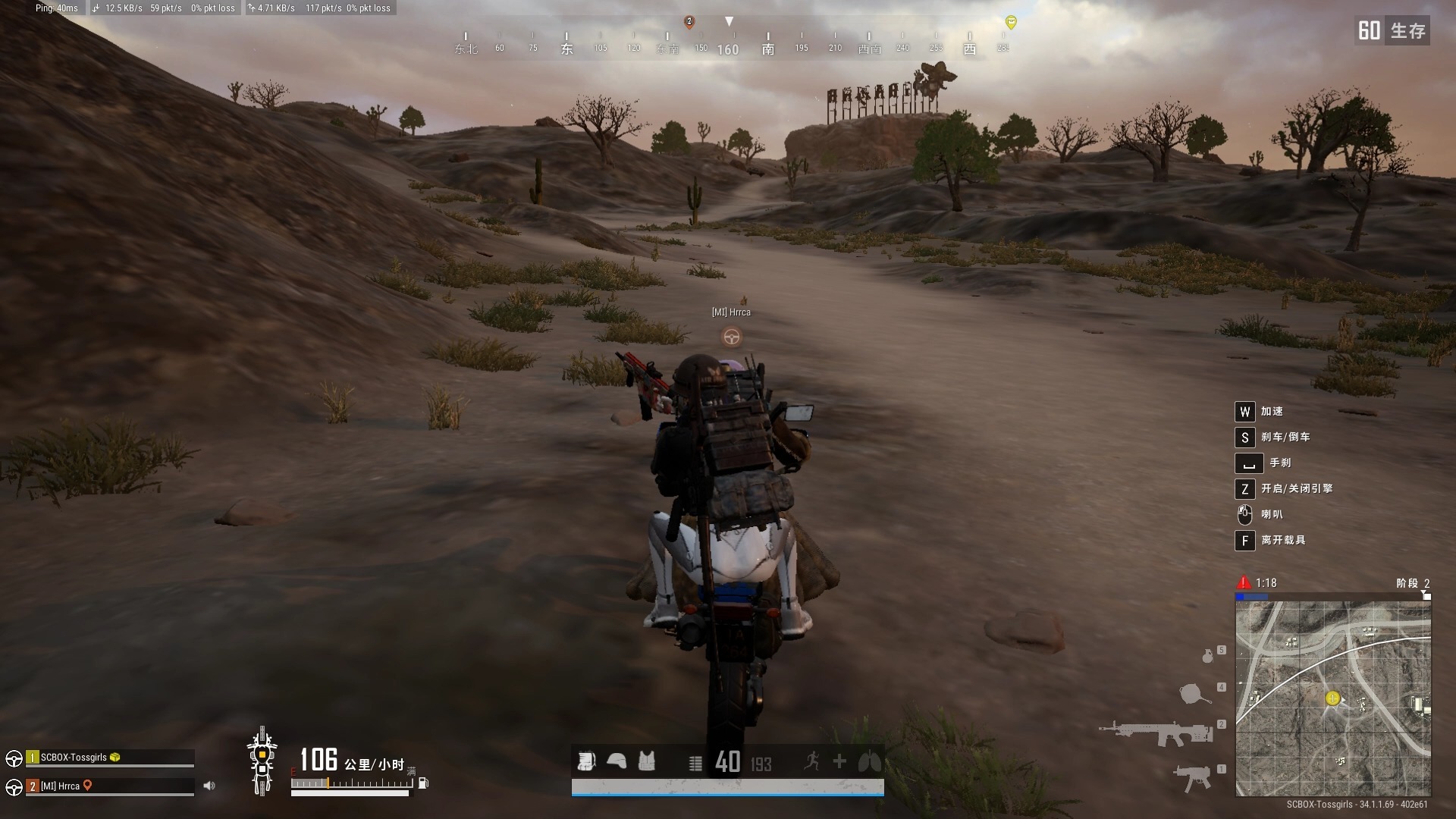1456x819 pixels.
Task: Select teammate [MI] Hrrca in team list
Action: tap(60, 786)
